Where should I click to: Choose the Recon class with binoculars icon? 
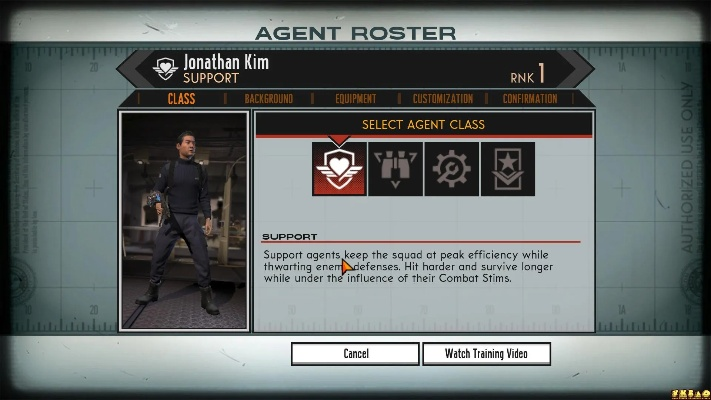coord(395,169)
